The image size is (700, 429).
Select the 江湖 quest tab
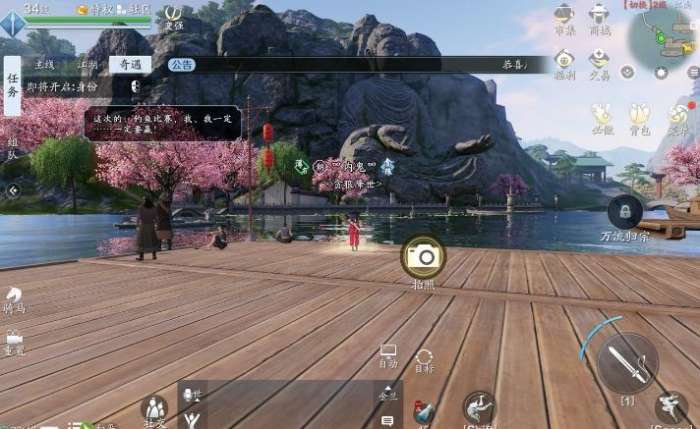[x=88, y=64]
